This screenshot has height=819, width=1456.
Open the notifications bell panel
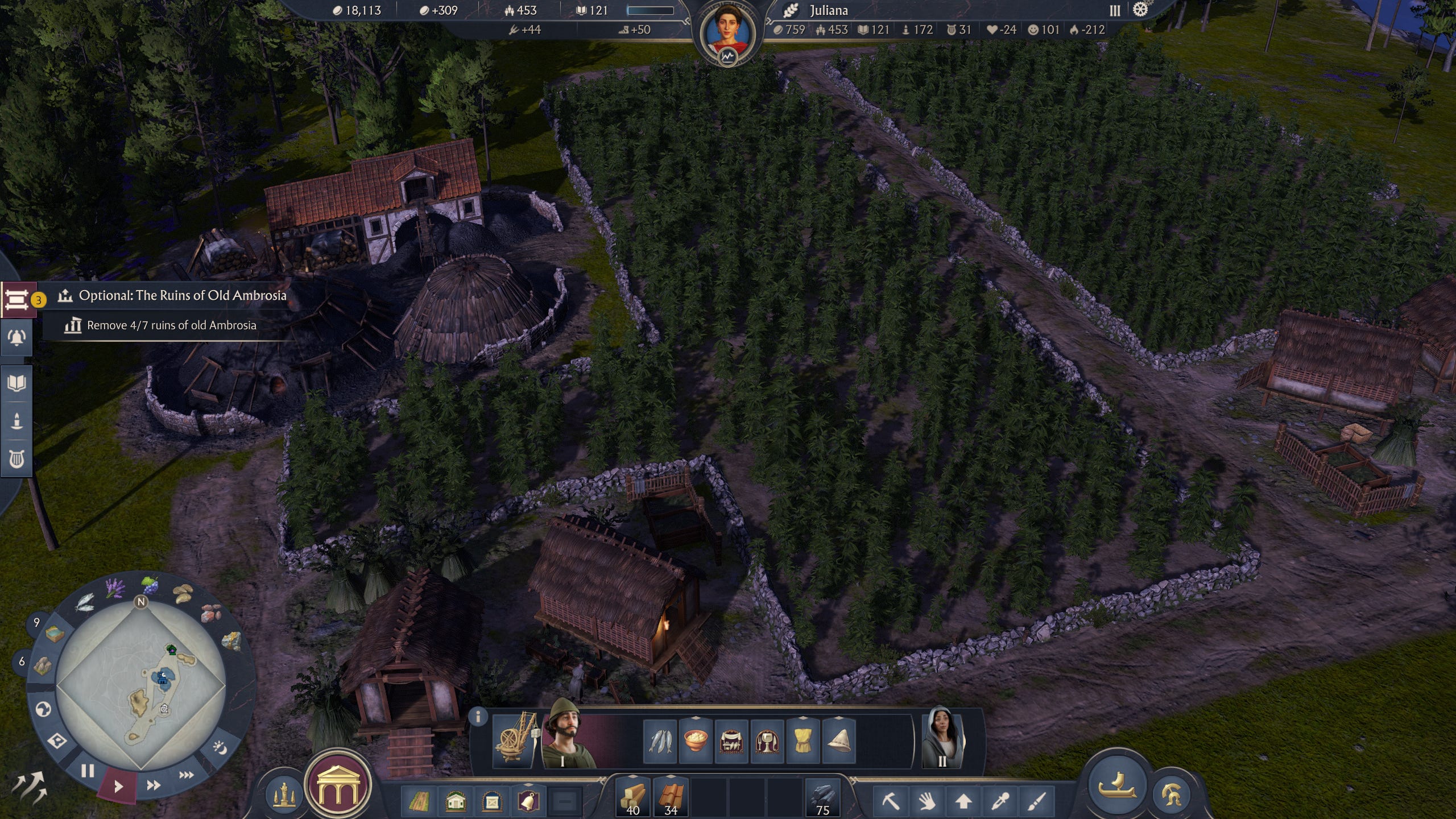pyautogui.click(x=16, y=338)
